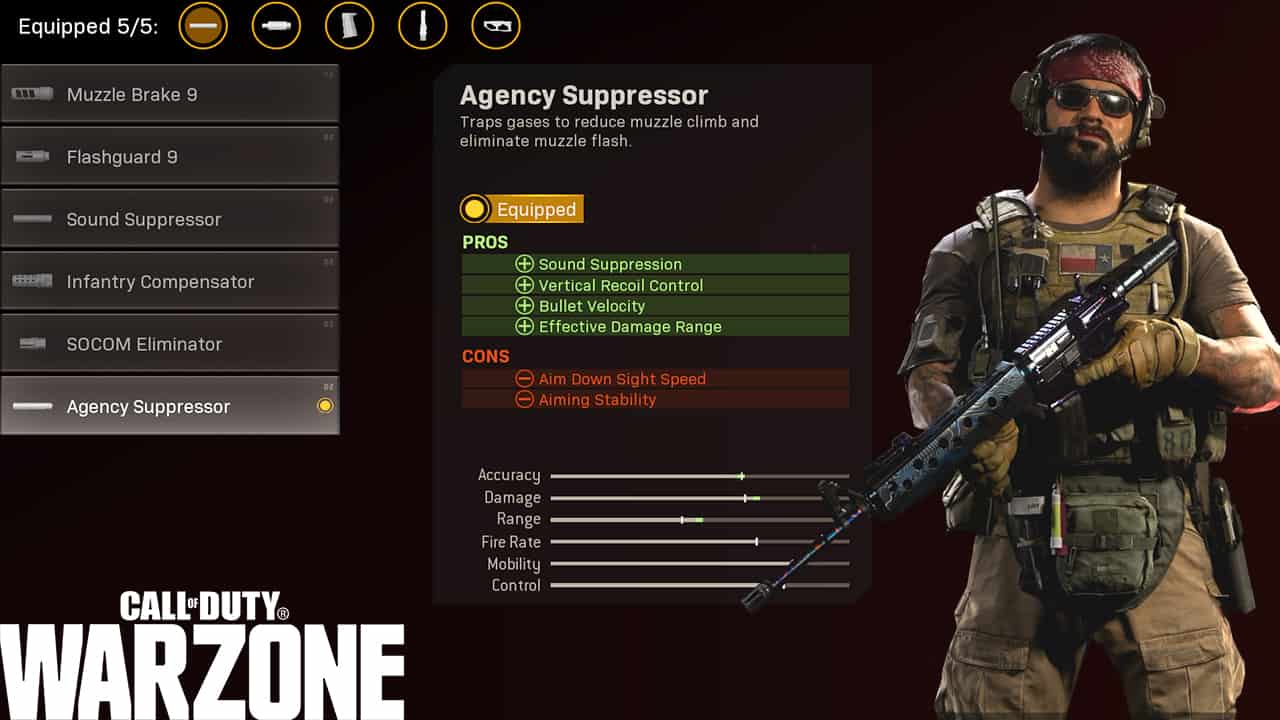The width and height of the screenshot is (1280, 720).
Task: Select the equipped magazine slot icon
Action: [x=349, y=26]
